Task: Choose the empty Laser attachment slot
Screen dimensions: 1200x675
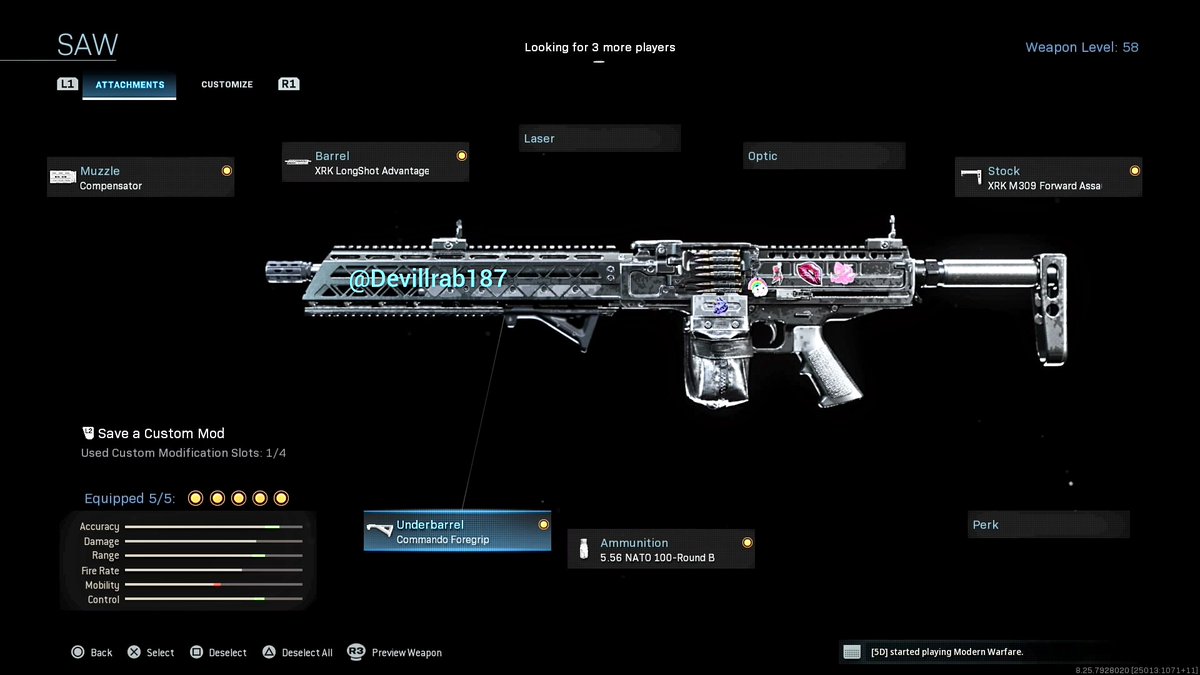Action: click(600, 139)
